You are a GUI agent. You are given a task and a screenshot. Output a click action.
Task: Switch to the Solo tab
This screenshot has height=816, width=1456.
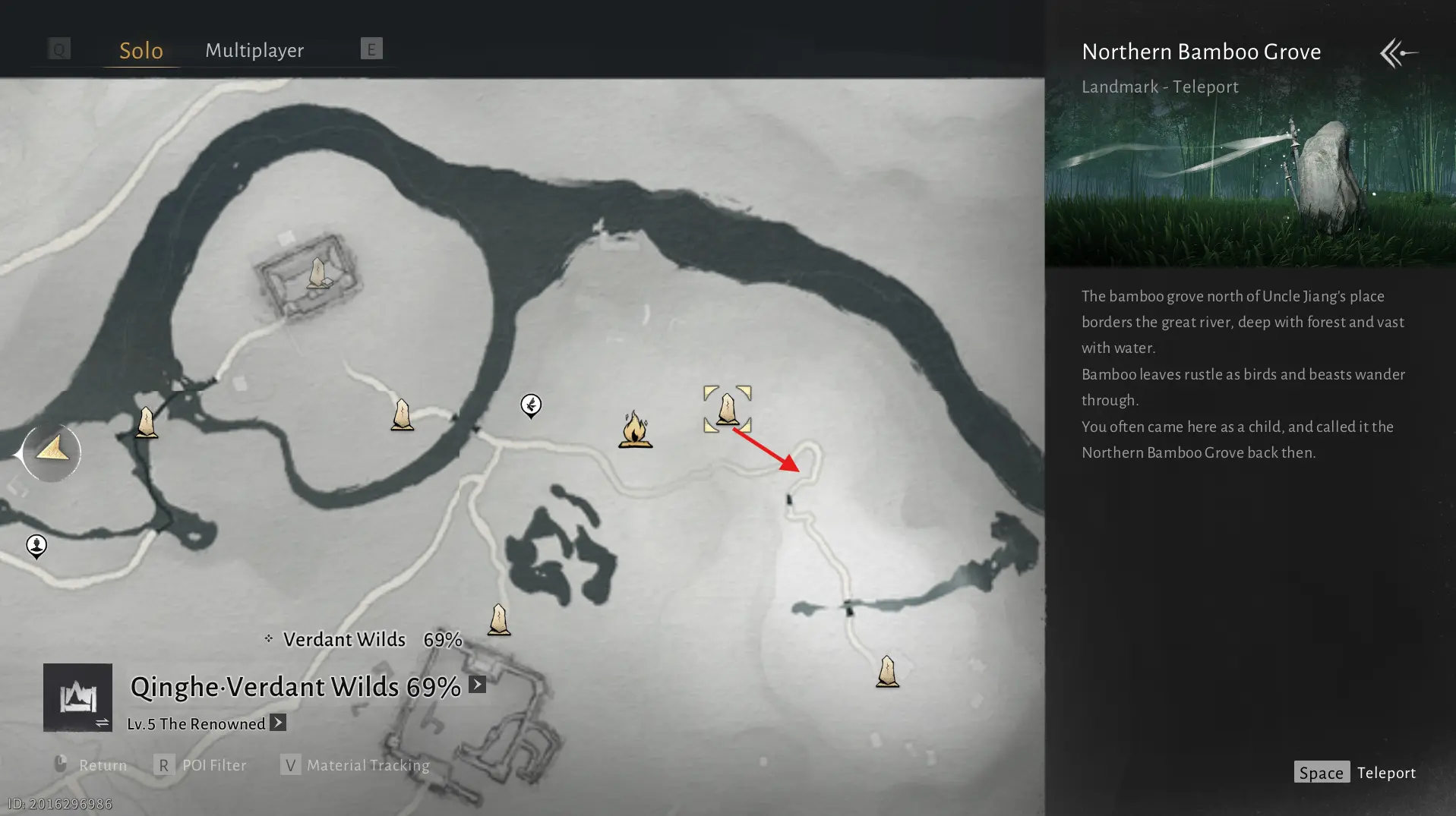click(141, 50)
